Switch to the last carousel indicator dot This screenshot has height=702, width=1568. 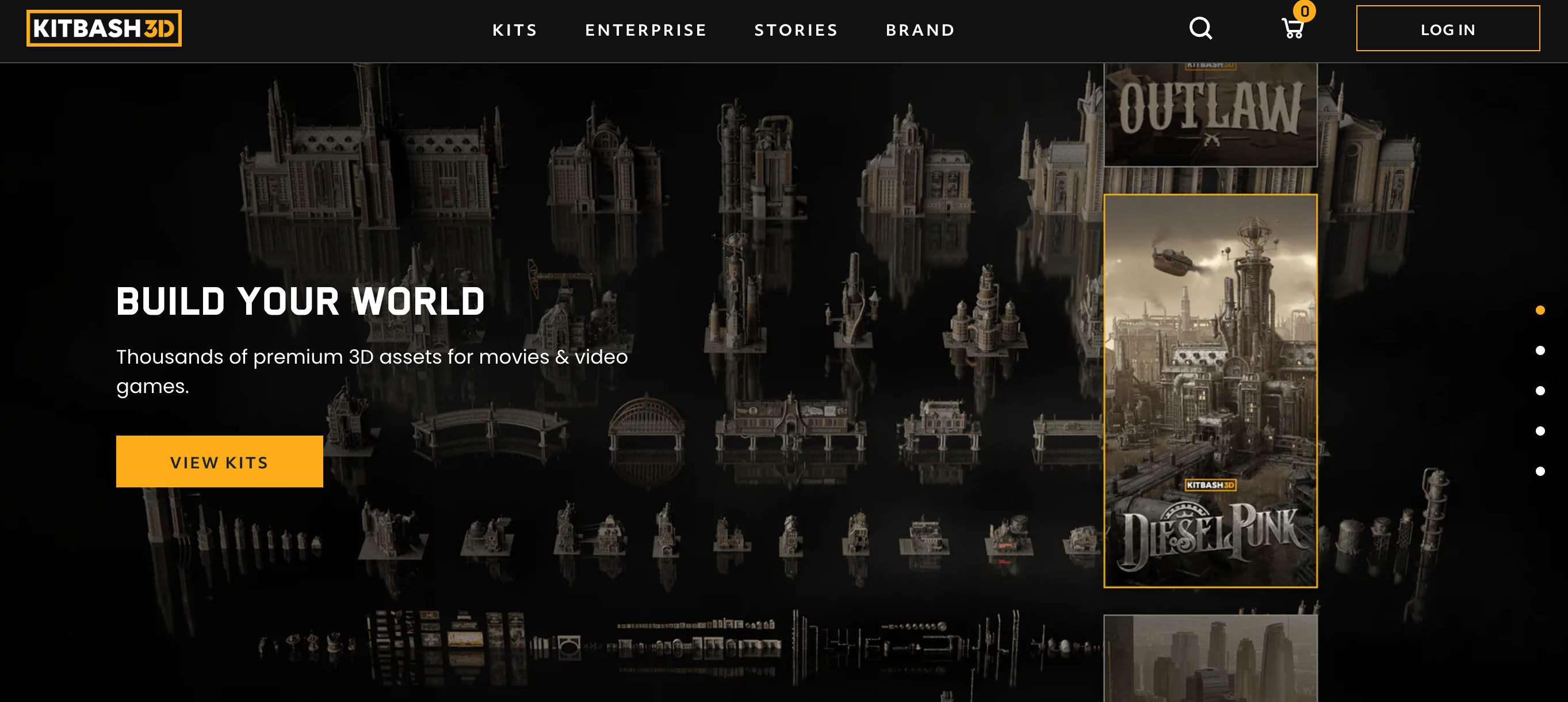[1540, 470]
